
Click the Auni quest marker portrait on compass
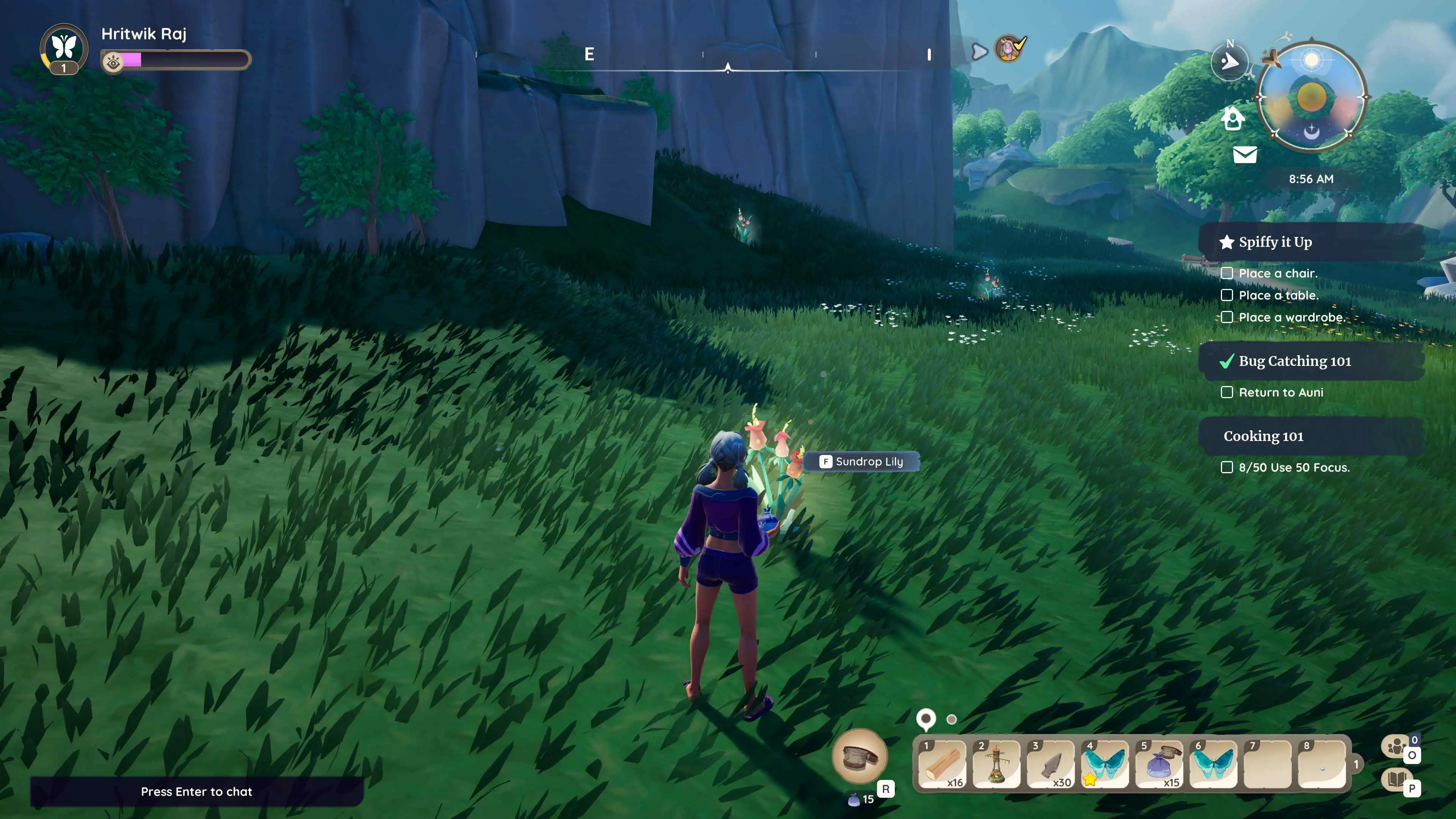click(1008, 49)
